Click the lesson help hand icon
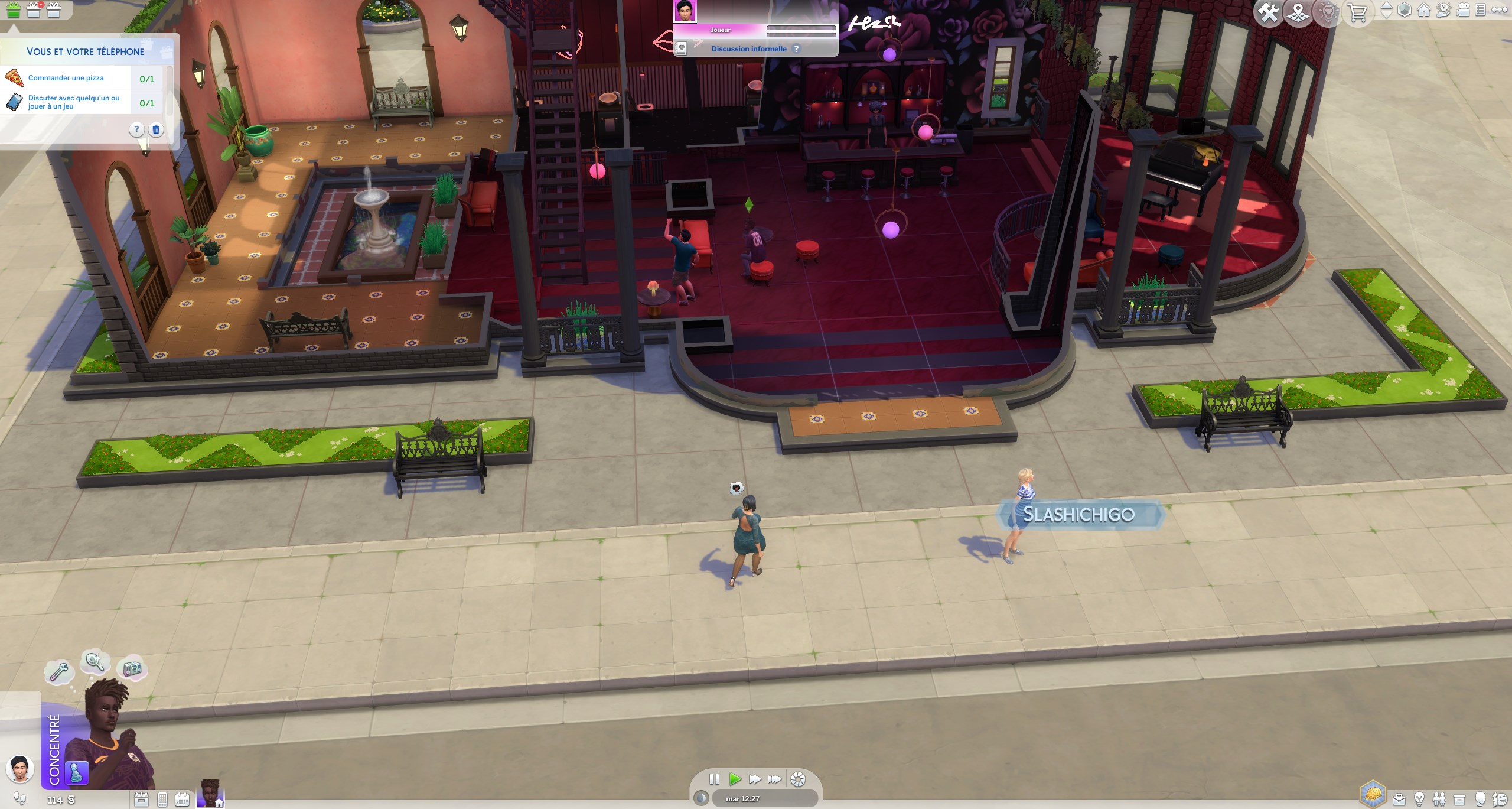 [1443, 10]
